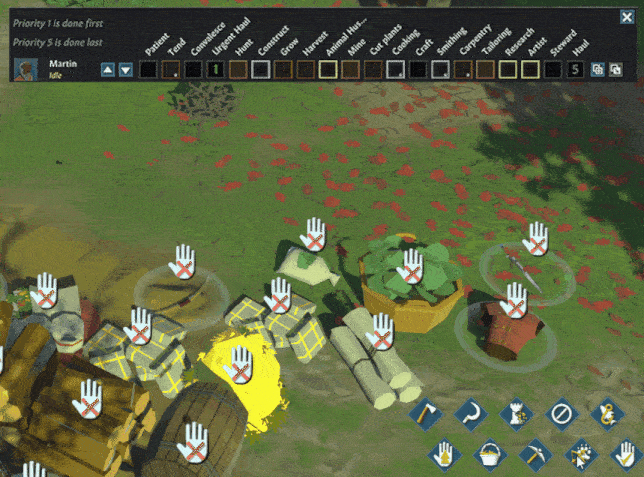Screen dimensions: 644x477
Task: Toggle Martin's Research priority box
Action: click(508, 70)
